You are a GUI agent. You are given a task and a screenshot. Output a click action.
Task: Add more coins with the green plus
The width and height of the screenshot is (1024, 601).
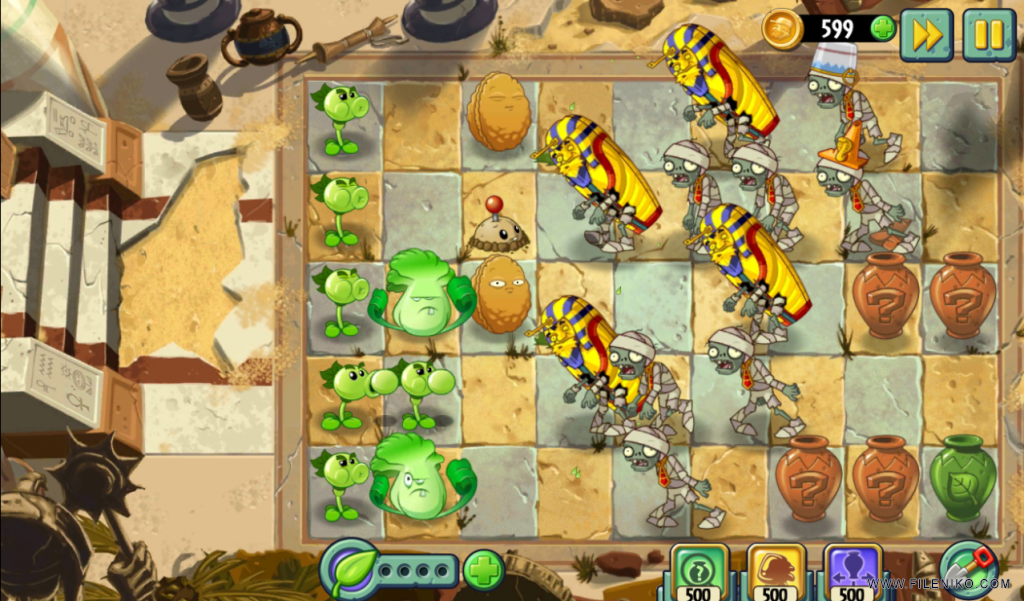click(882, 28)
